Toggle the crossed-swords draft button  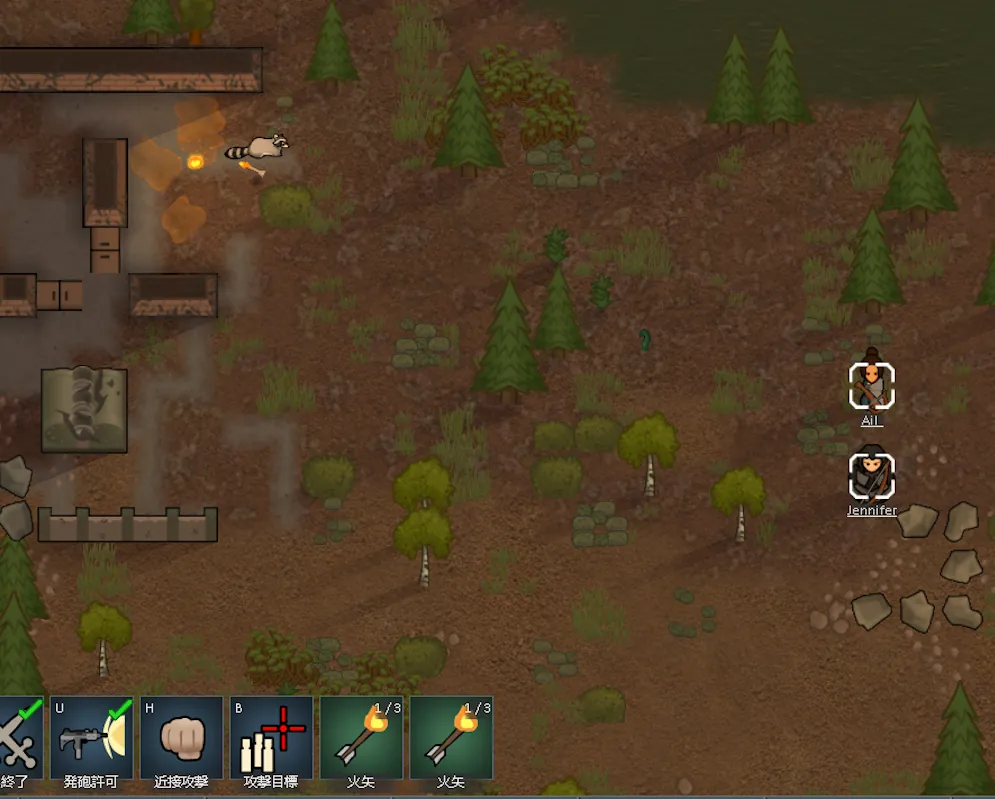pyautogui.click(x=19, y=738)
